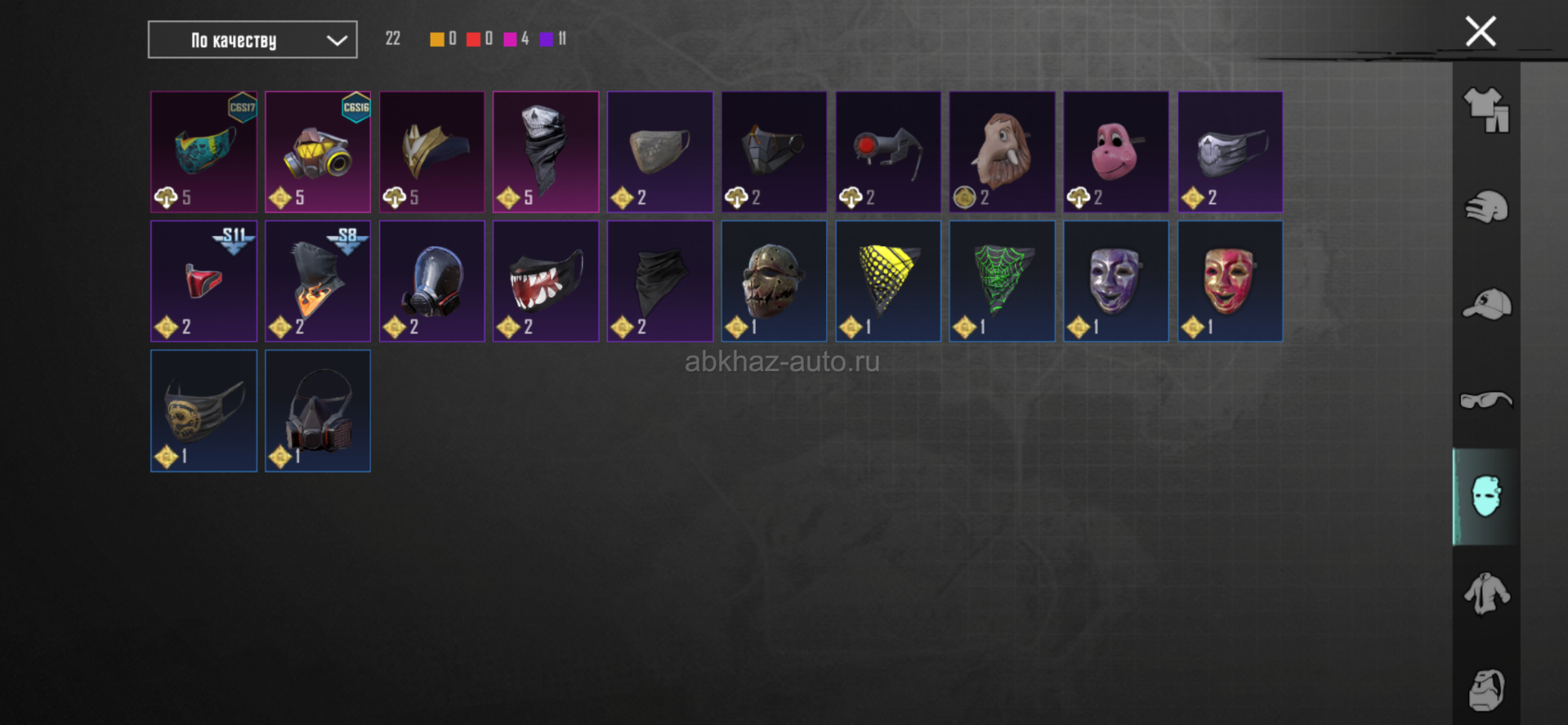Screen dimensions: 1568x725
Task: Choose the skull bandana mask
Action: click(546, 152)
